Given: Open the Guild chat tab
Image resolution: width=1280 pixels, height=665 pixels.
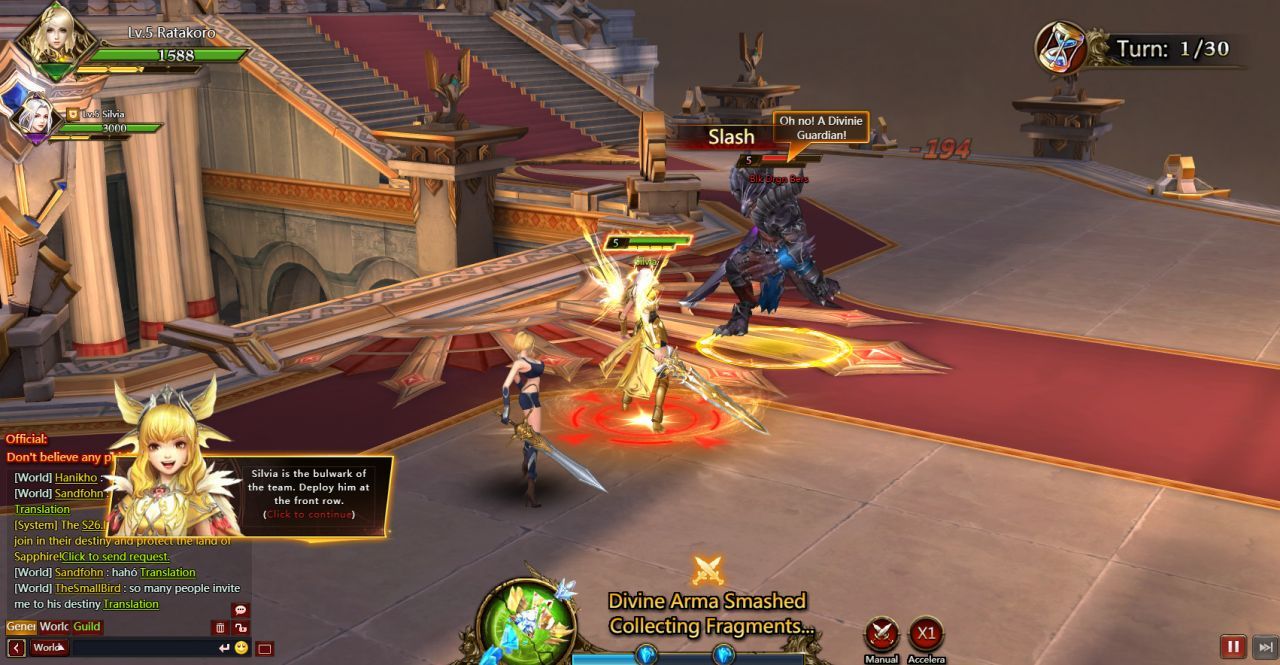Looking at the screenshot, I should pos(87,627).
